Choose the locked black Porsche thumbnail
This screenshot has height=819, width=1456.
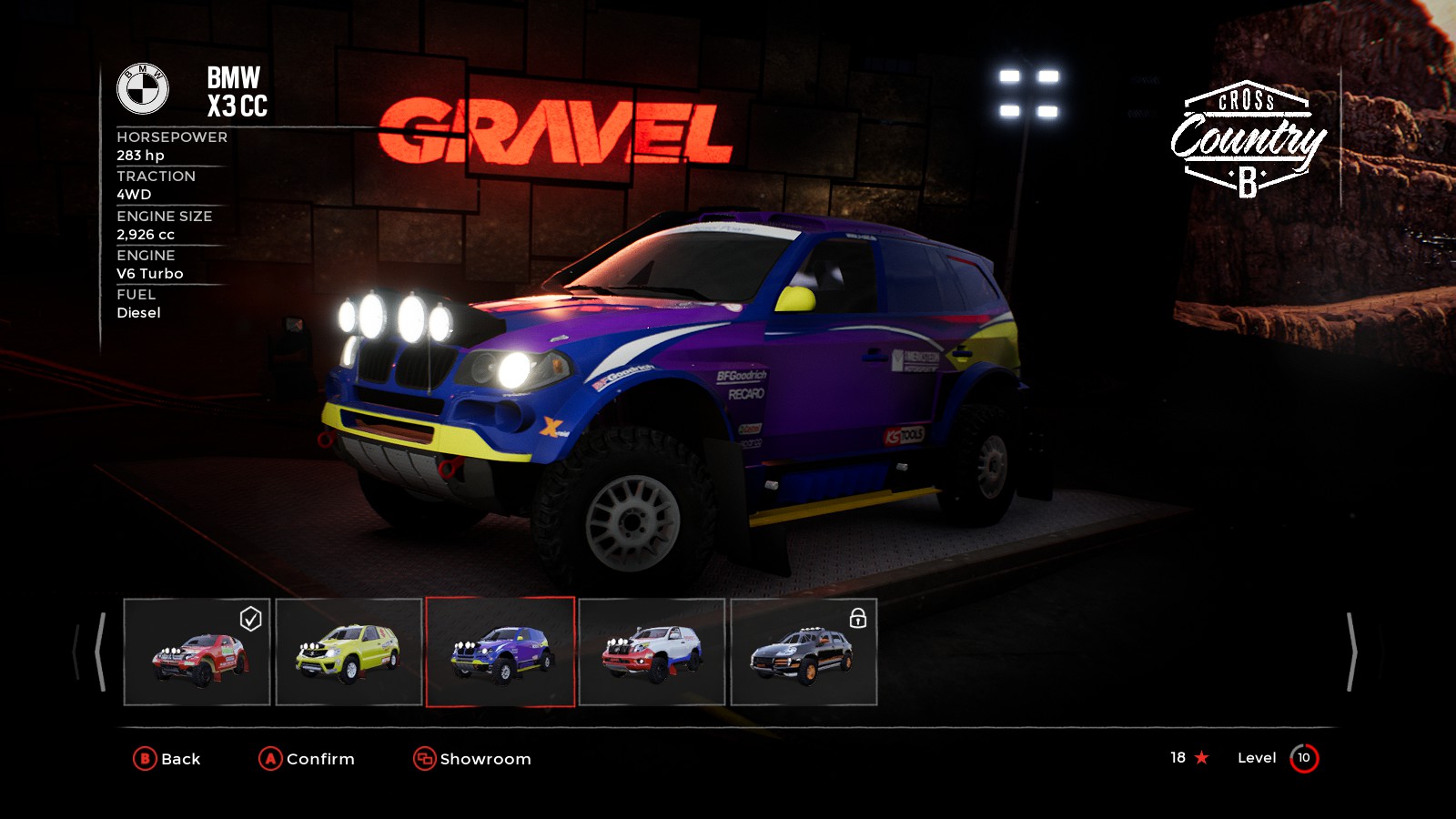coord(804,652)
